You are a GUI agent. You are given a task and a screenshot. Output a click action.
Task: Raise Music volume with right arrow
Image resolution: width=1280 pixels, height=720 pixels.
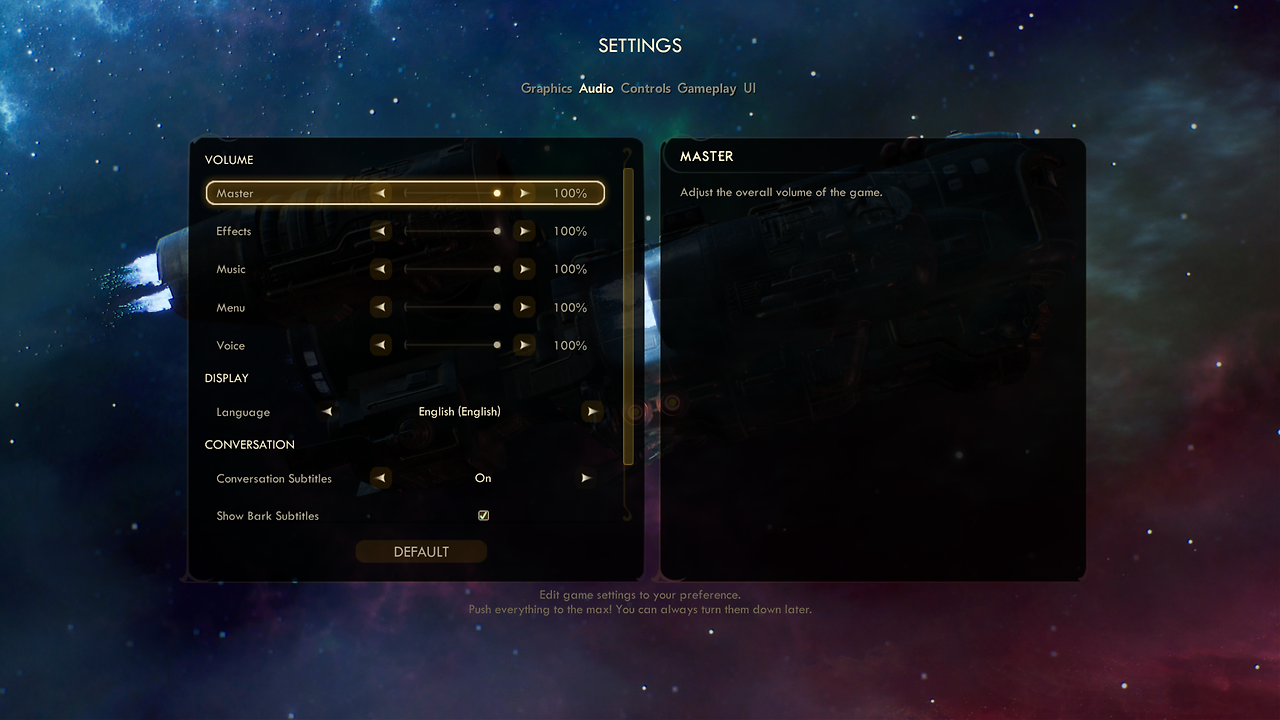point(523,269)
